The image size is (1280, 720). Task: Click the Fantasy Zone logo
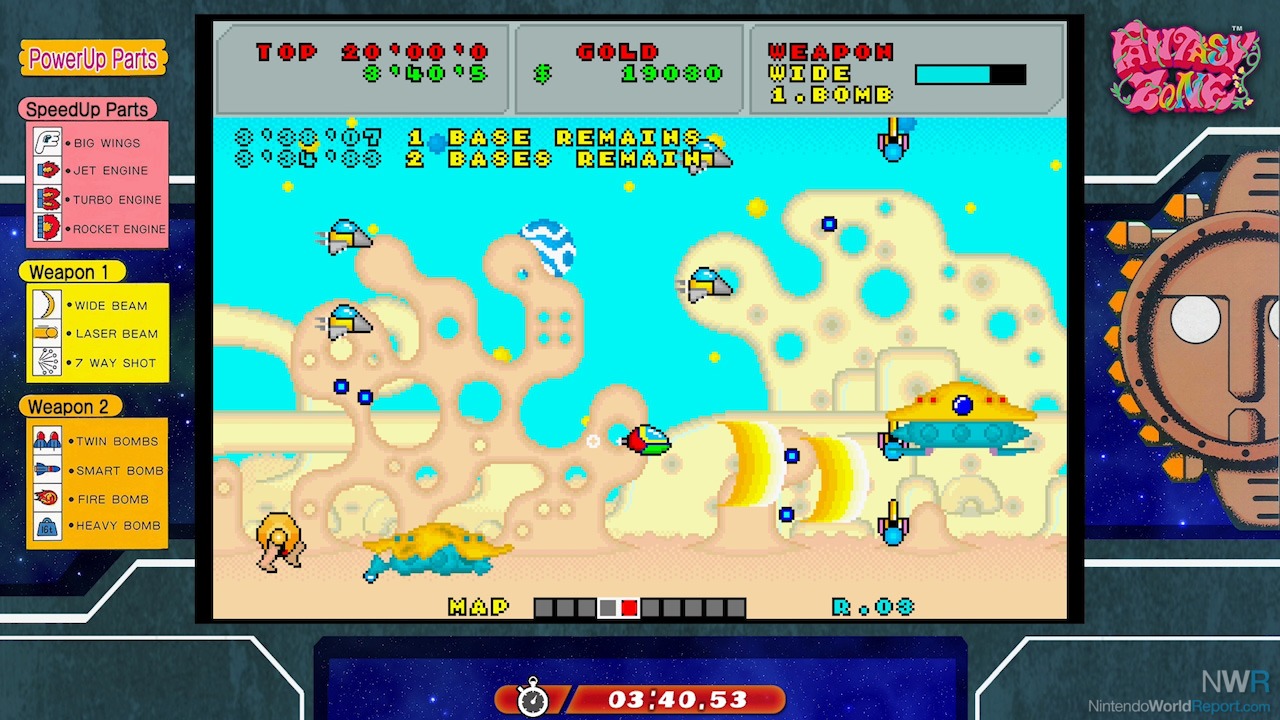[1183, 68]
